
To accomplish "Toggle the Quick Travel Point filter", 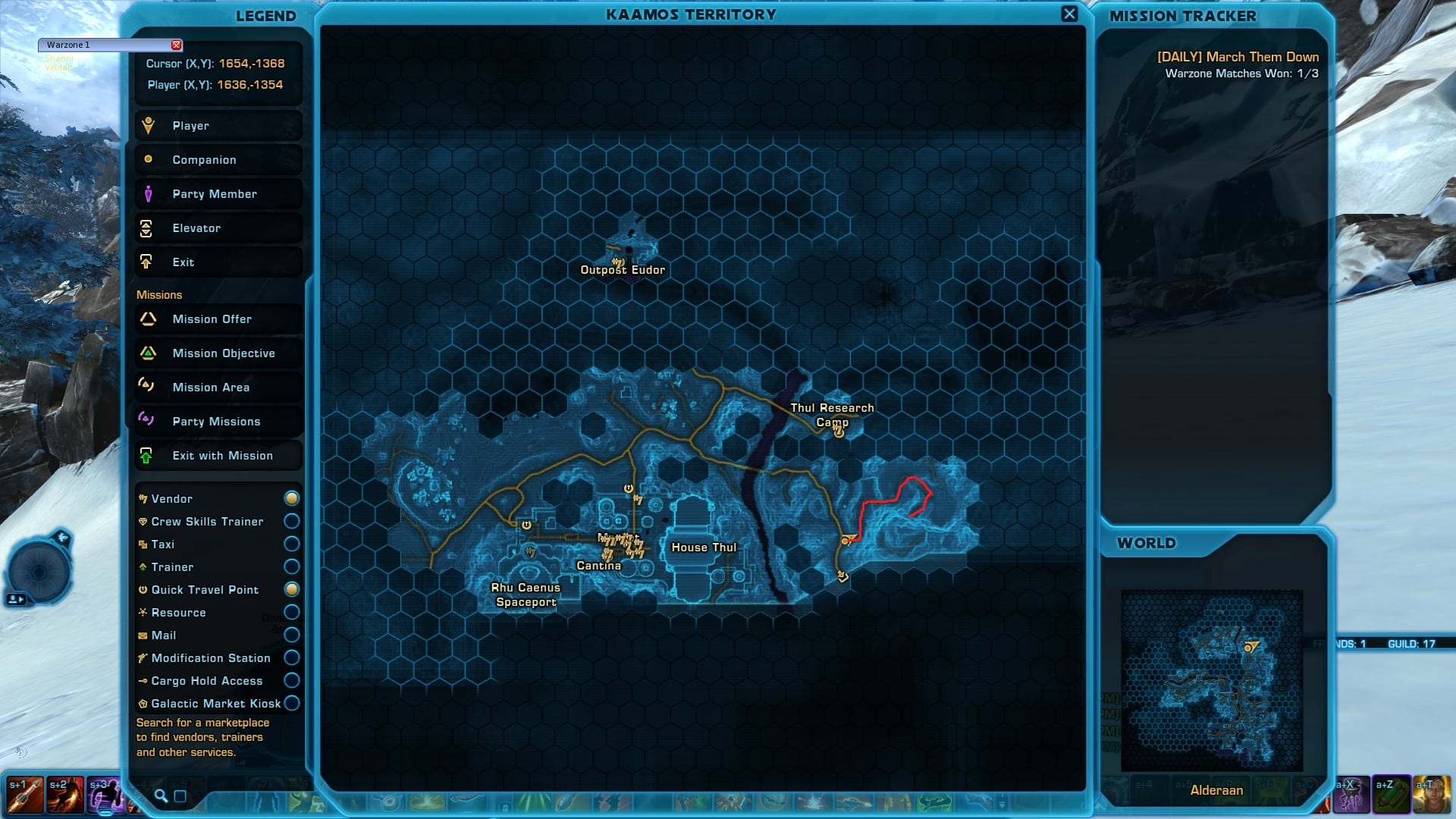I will pos(291,589).
